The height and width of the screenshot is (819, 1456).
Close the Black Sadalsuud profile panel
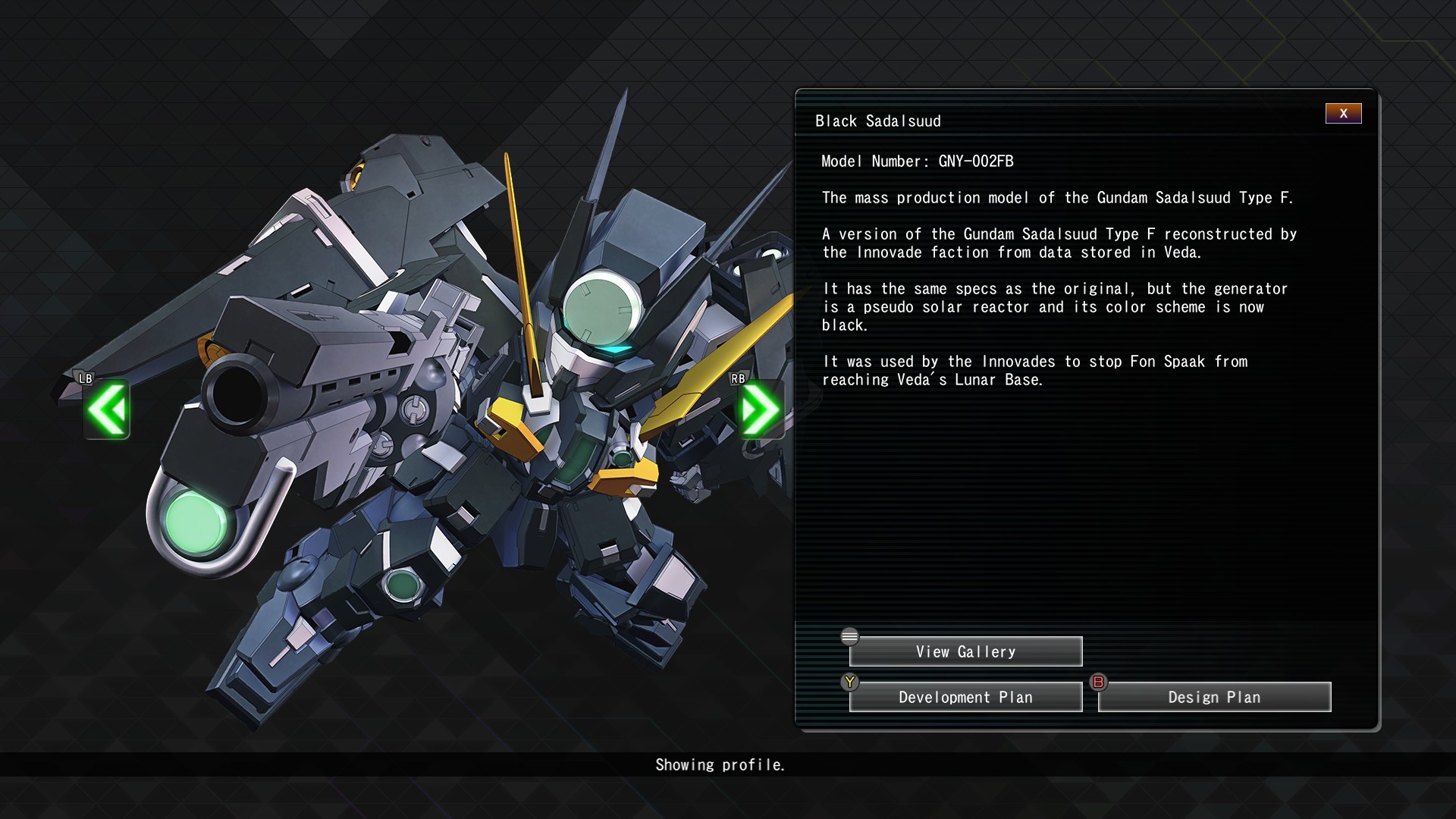click(x=1343, y=114)
